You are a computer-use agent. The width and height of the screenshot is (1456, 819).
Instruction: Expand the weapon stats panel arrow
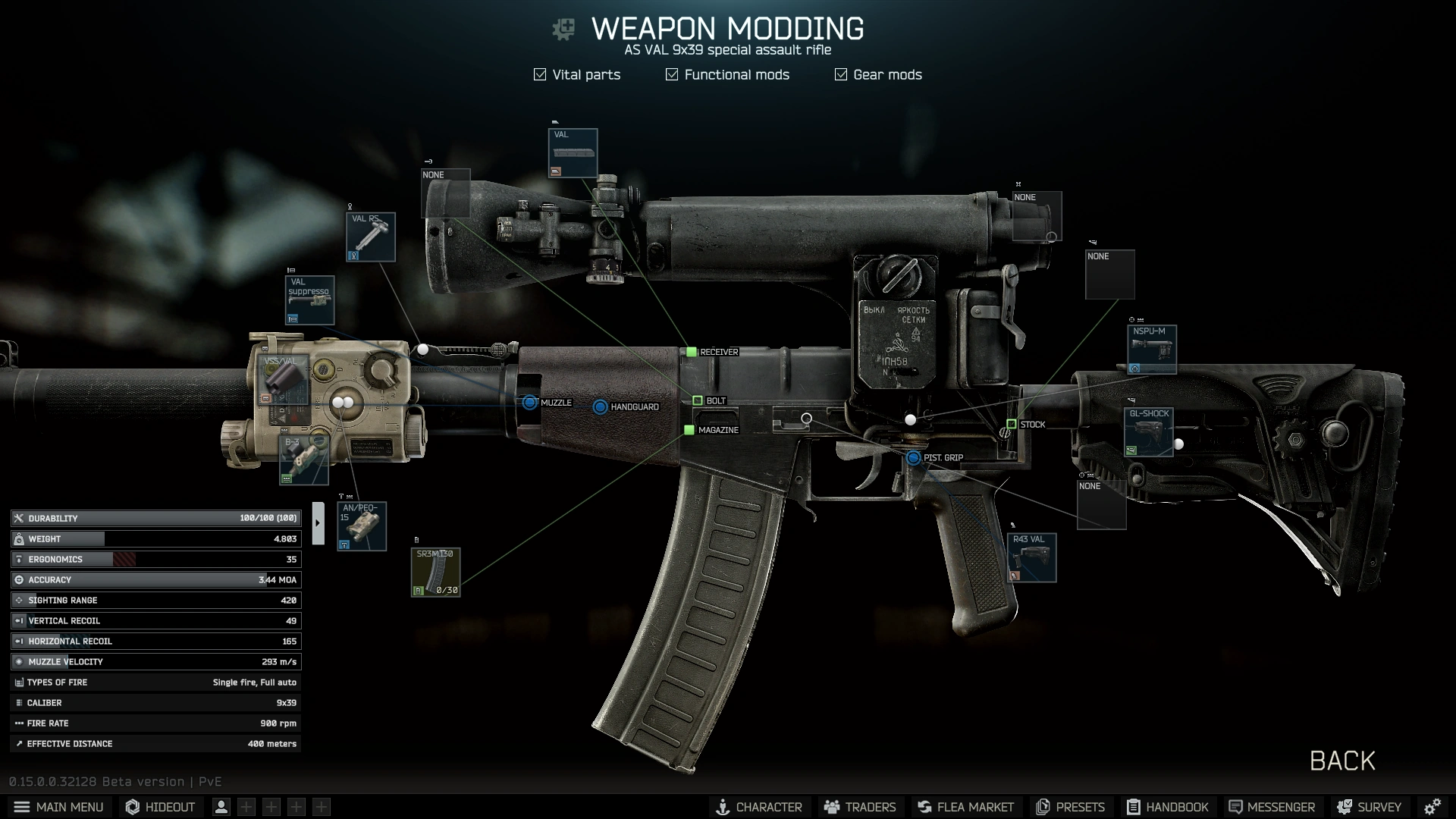318,522
